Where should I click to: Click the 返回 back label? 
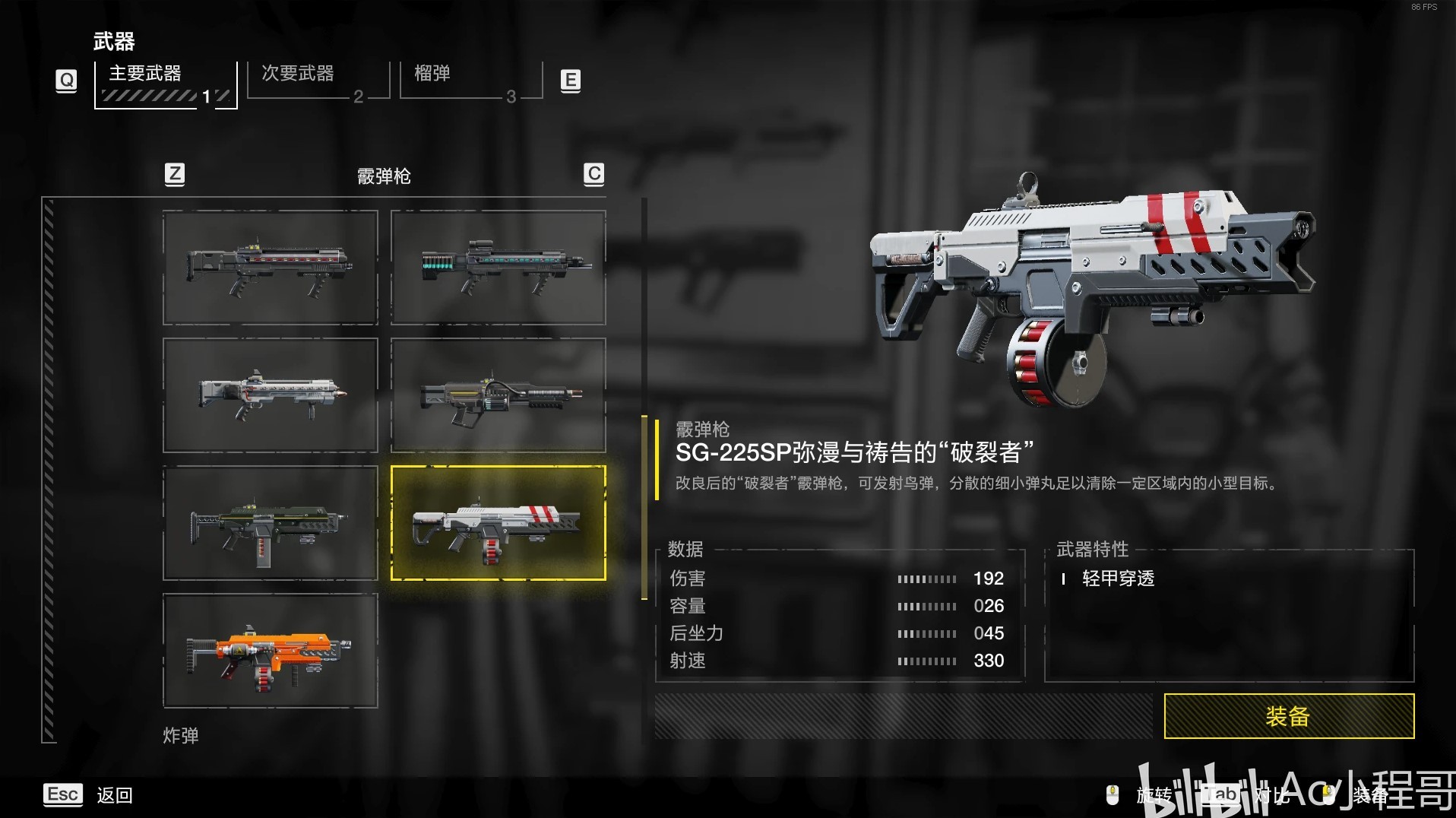coord(115,795)
